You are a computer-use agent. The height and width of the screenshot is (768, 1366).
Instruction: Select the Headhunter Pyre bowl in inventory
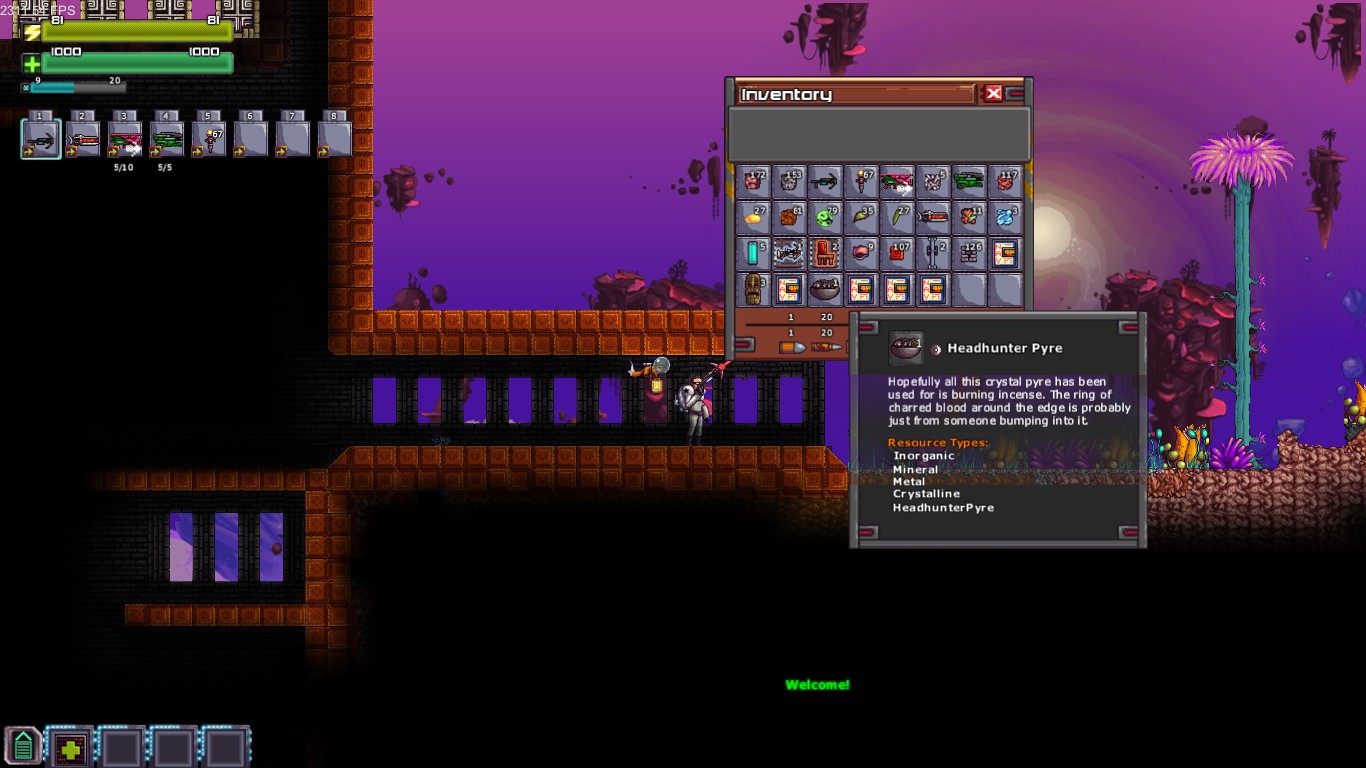coord(825,290)
